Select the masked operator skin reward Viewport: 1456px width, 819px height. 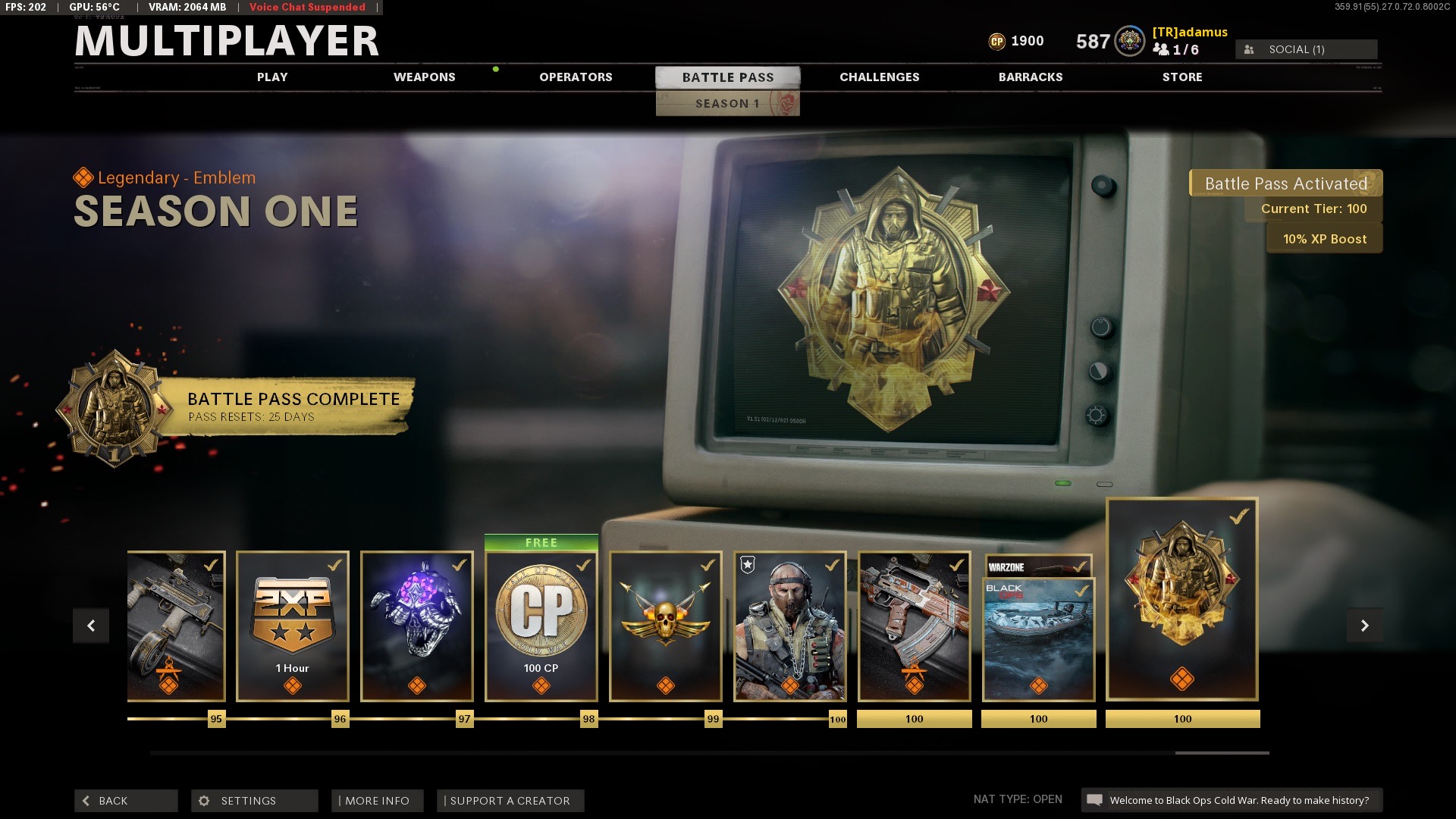(790, 626)
